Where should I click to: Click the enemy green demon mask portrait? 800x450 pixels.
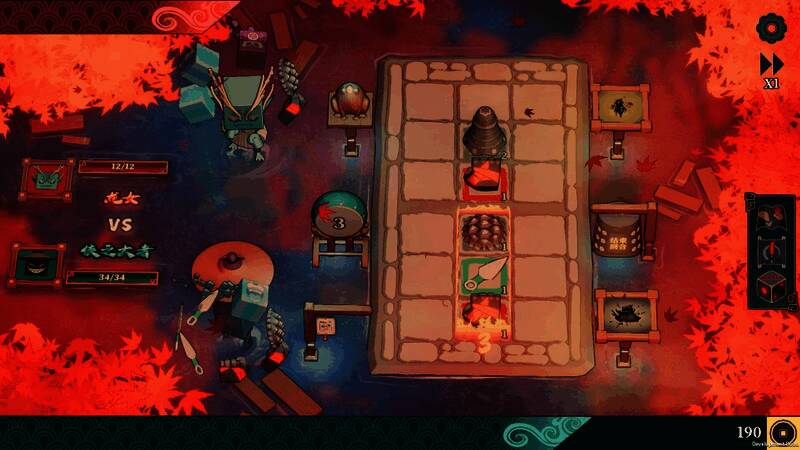point(46,180)
